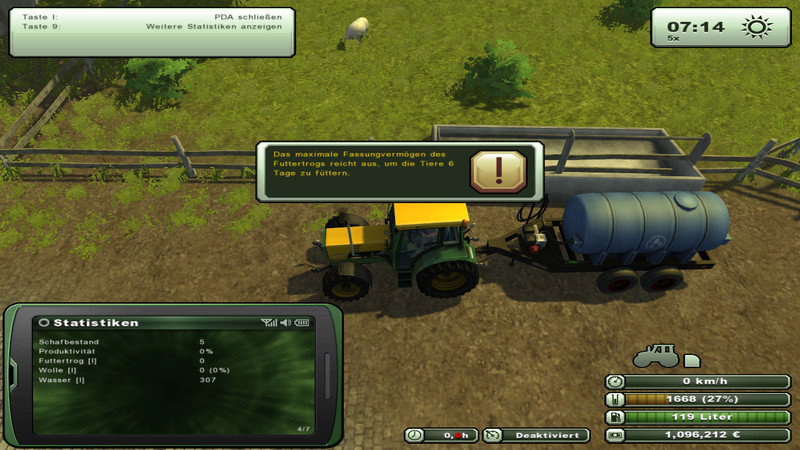Click the PDA speaker volume icon
Viewport: 800px width, 450px height.
(285, 322)
